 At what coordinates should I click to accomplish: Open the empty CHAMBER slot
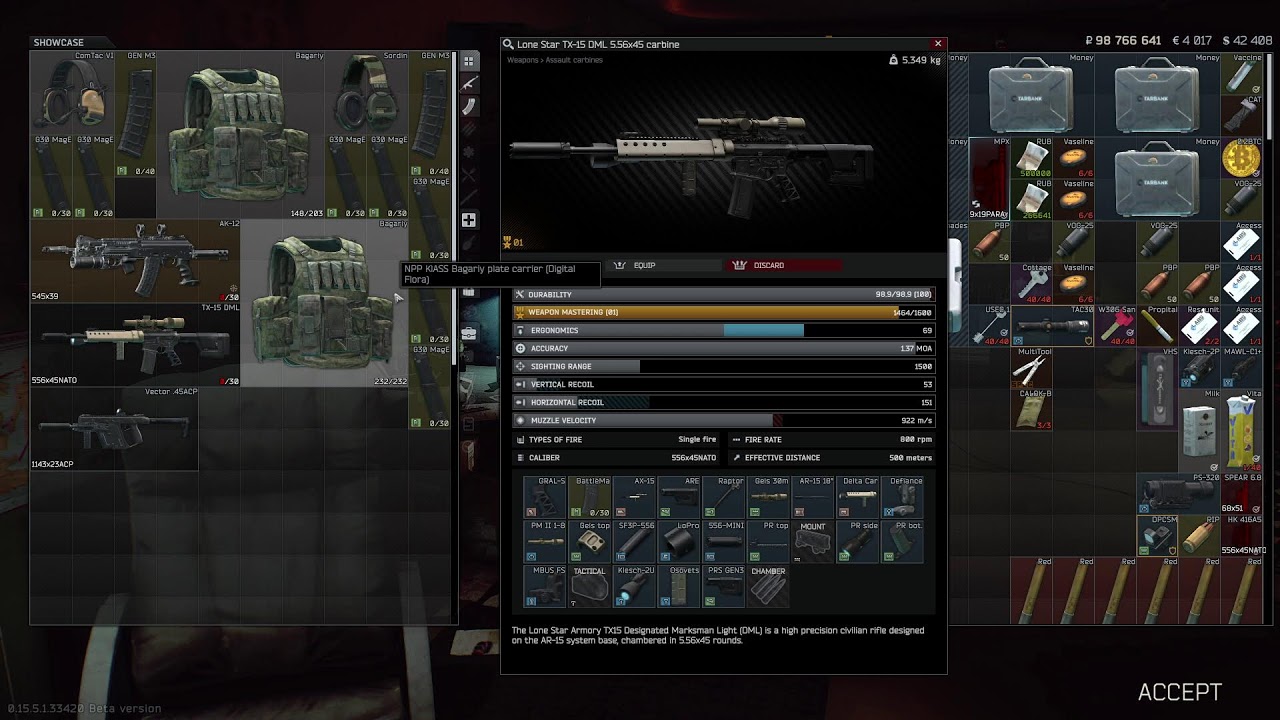coord(768,587)
